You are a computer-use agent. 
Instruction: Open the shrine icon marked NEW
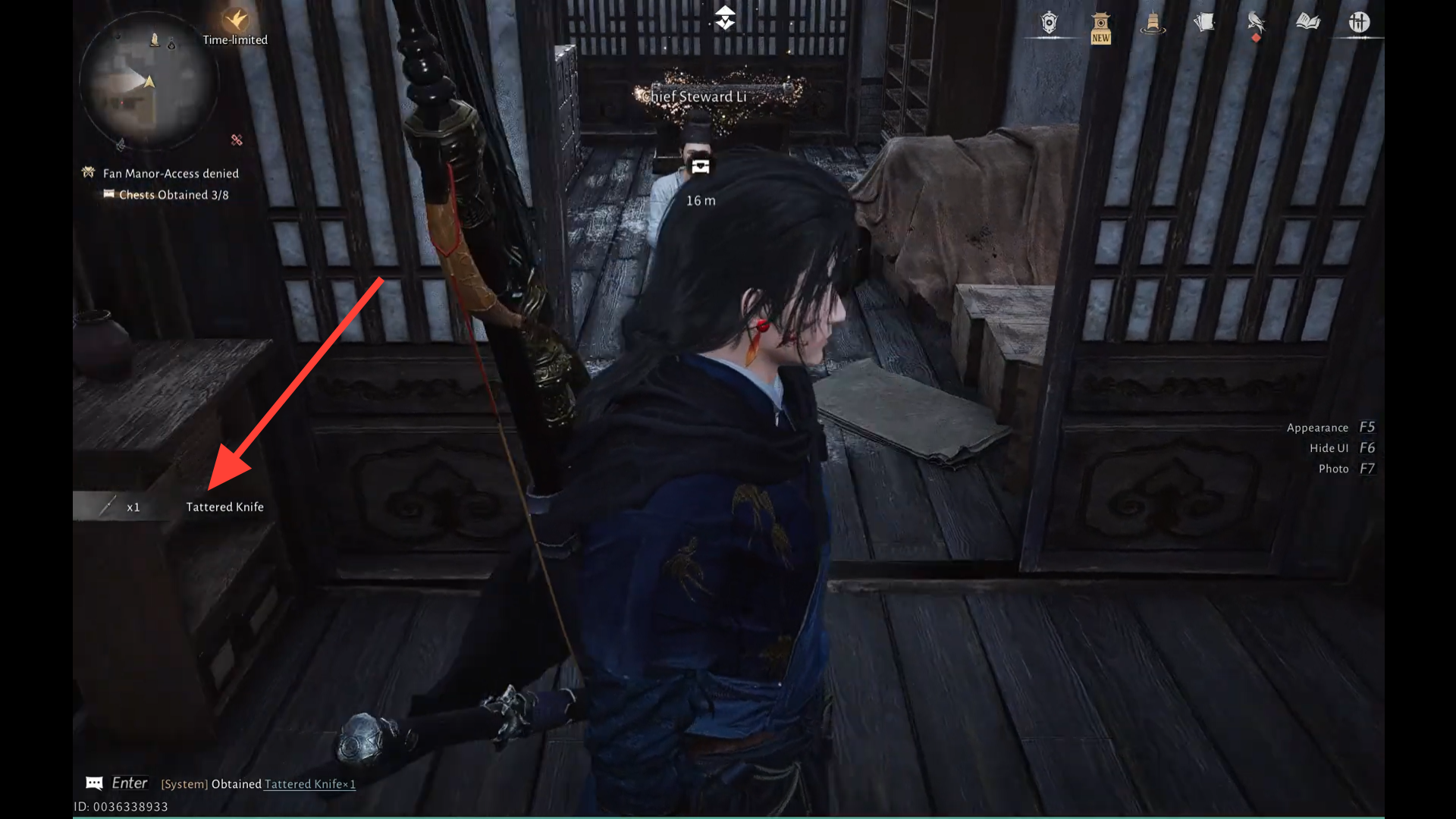pos(1100,27)
